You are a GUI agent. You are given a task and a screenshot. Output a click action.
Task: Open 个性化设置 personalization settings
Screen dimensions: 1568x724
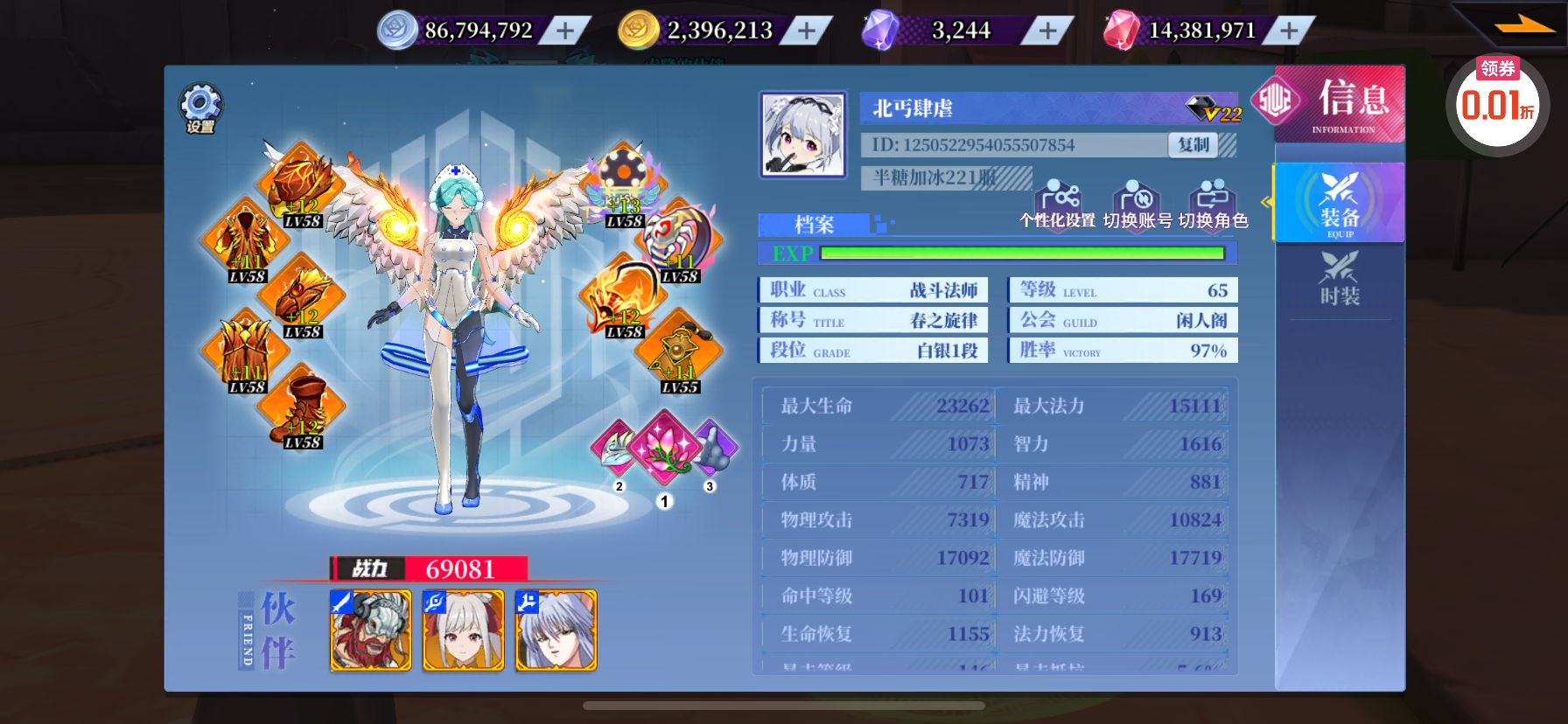[x=1058, y=205]
